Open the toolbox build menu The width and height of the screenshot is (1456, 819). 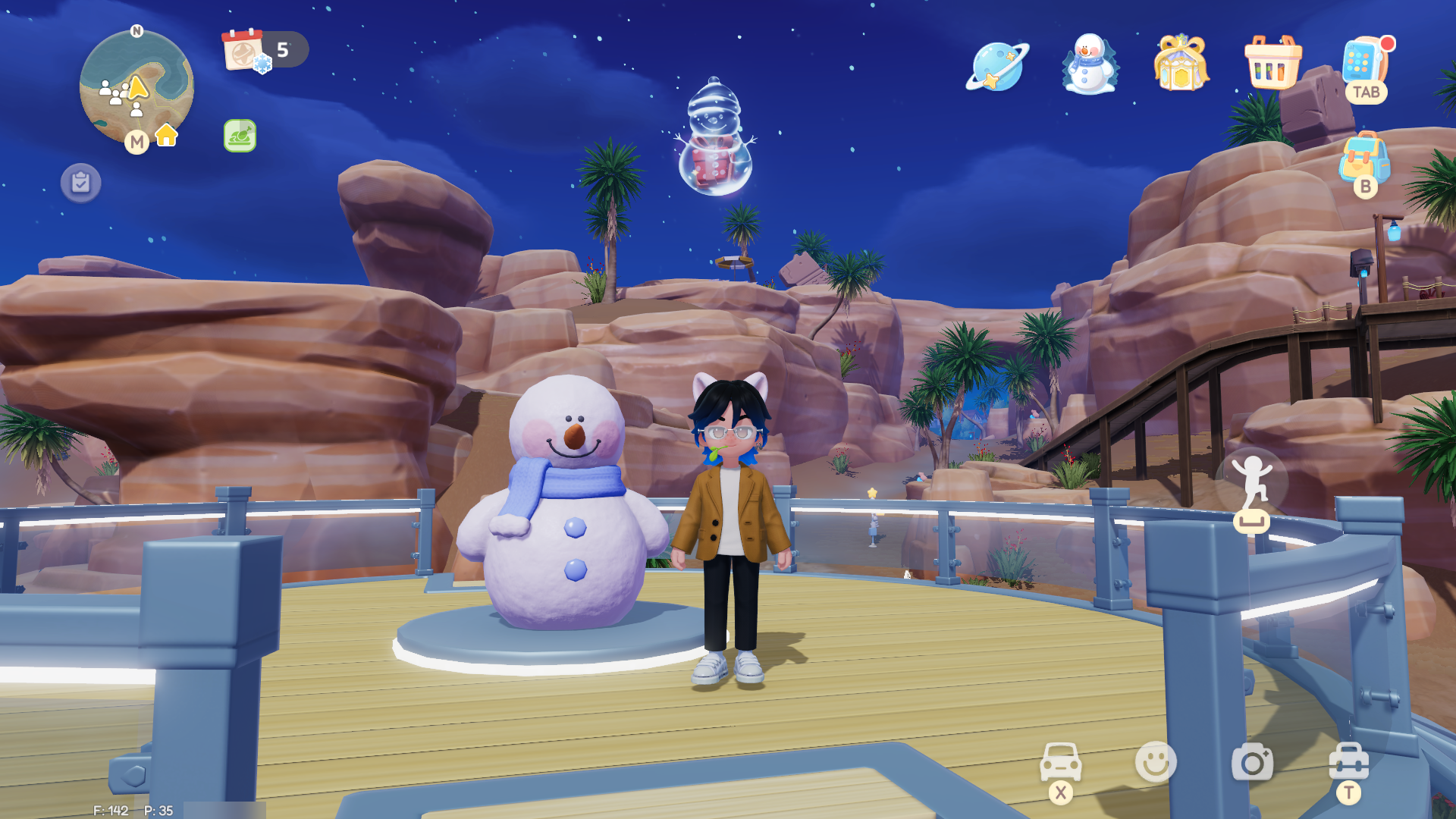(x=1348, y=761)
